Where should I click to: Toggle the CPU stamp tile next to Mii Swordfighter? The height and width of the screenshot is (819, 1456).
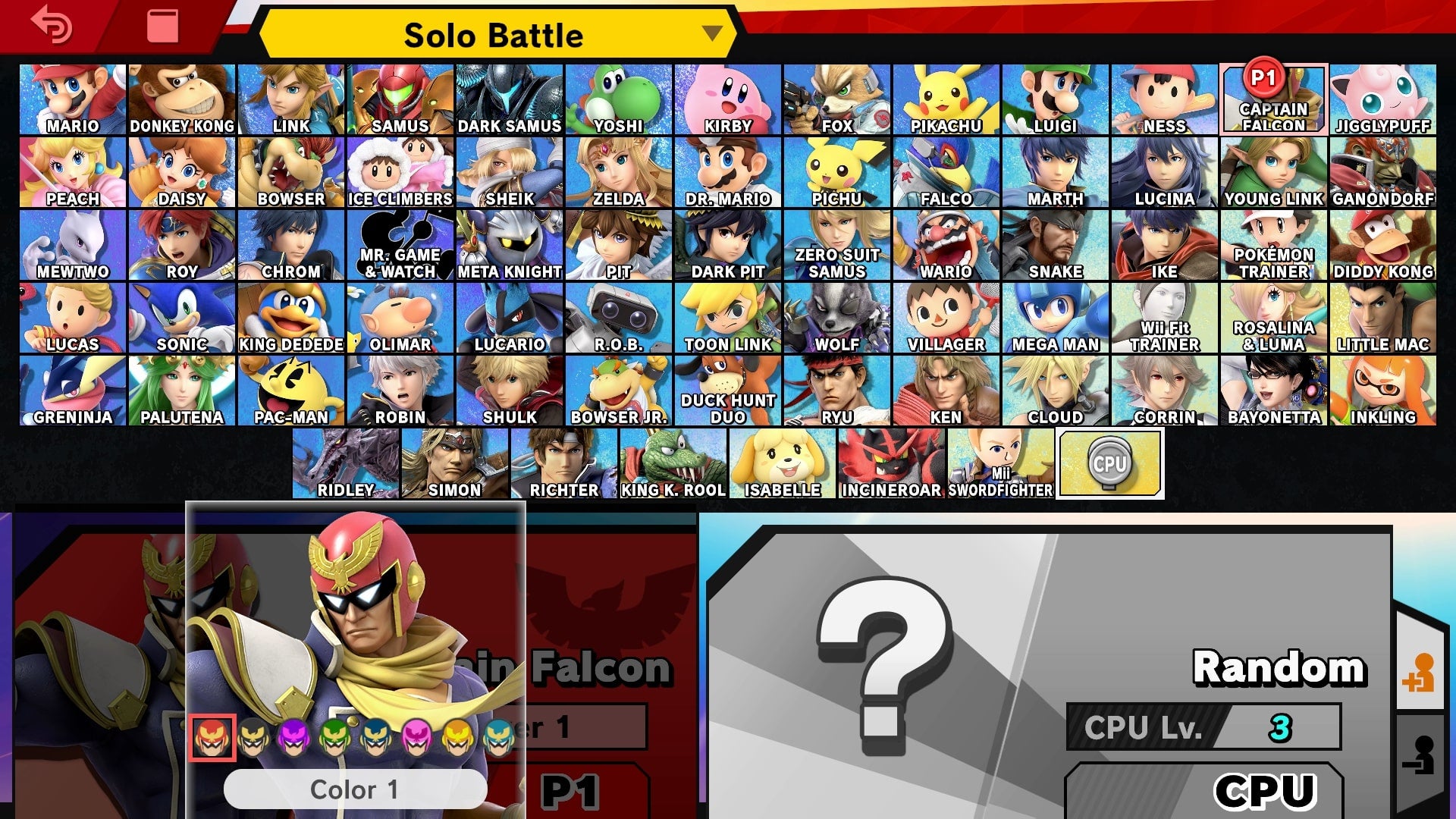pyautogui.click(x=1109, y=463)
